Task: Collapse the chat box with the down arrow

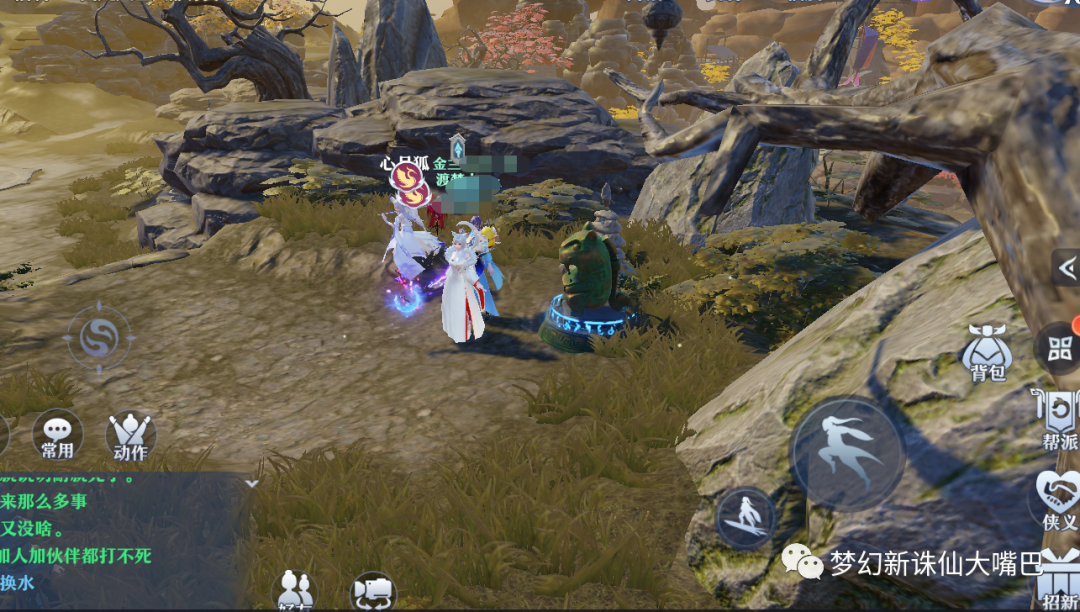Action: click(252, 483)
